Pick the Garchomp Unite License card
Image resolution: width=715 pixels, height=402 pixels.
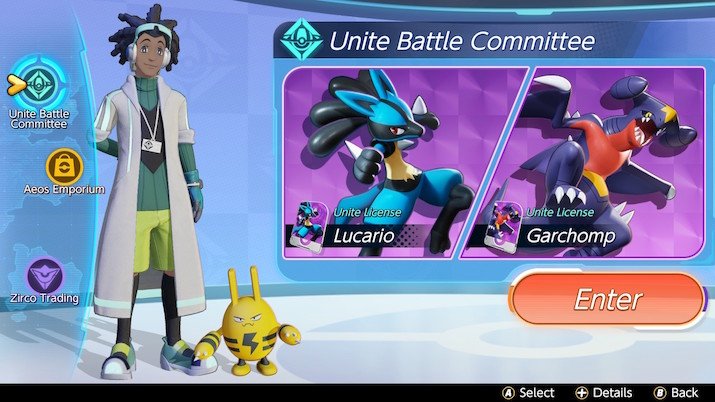point(590,160)
